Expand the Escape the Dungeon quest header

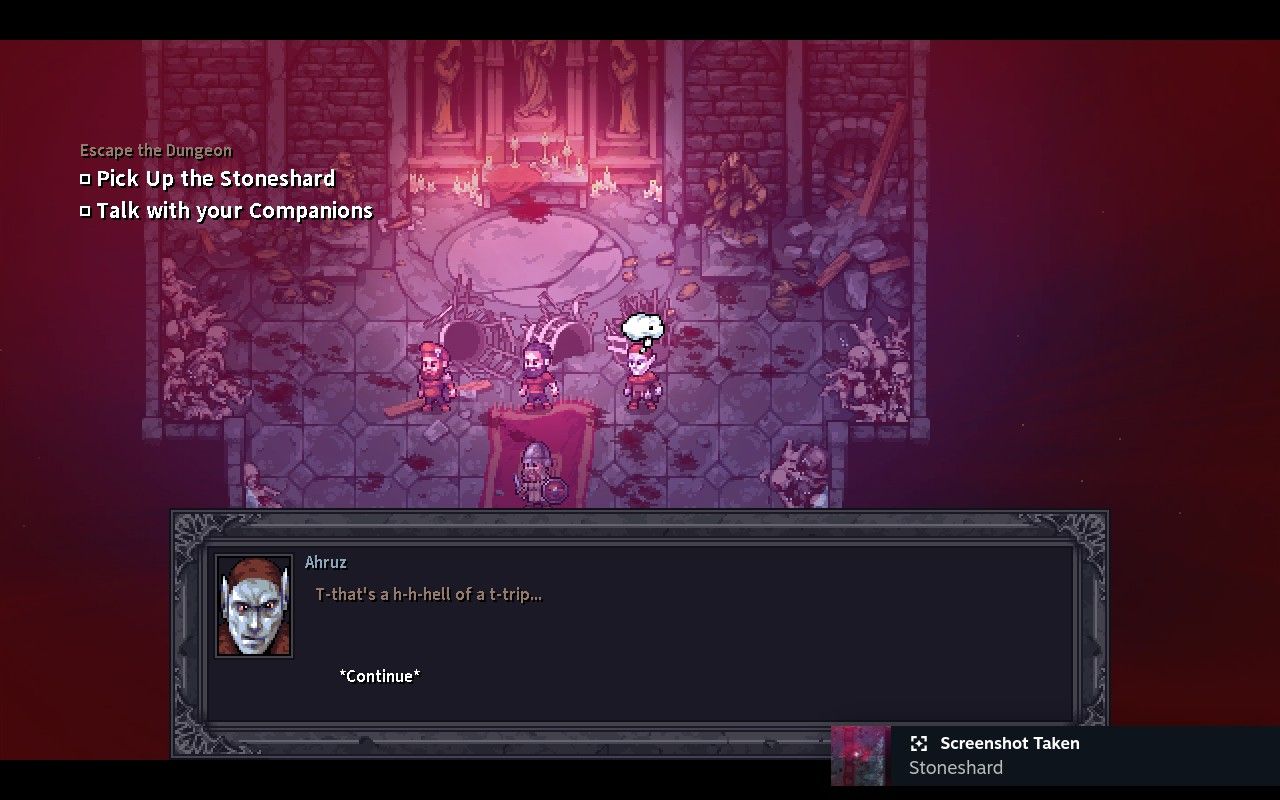click(155, 150)
